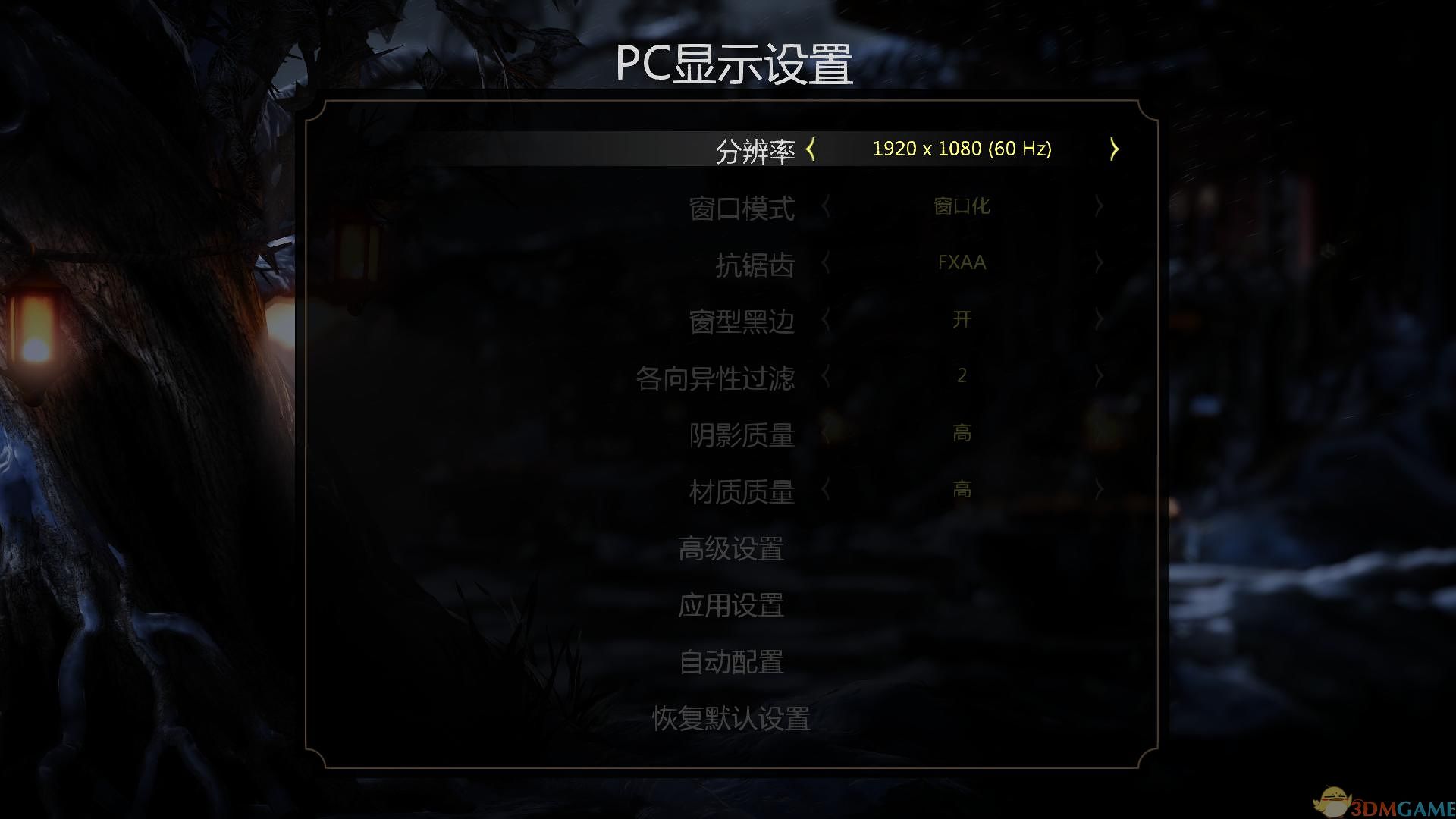Run 自动配置 auto configuration
This screenshot has width=1456, height=819.
point(732,664)
